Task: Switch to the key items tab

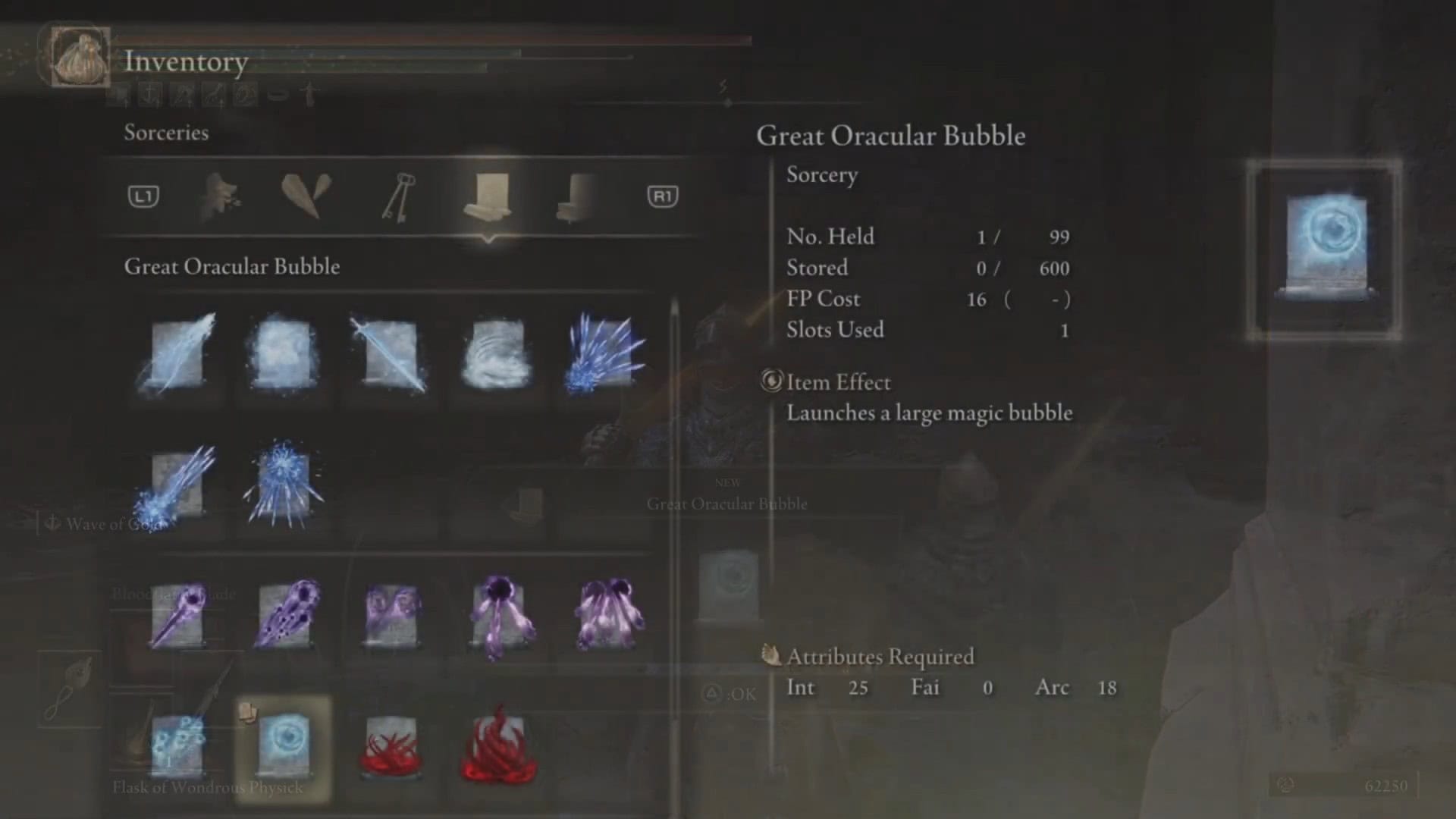Action: (397, 197)
